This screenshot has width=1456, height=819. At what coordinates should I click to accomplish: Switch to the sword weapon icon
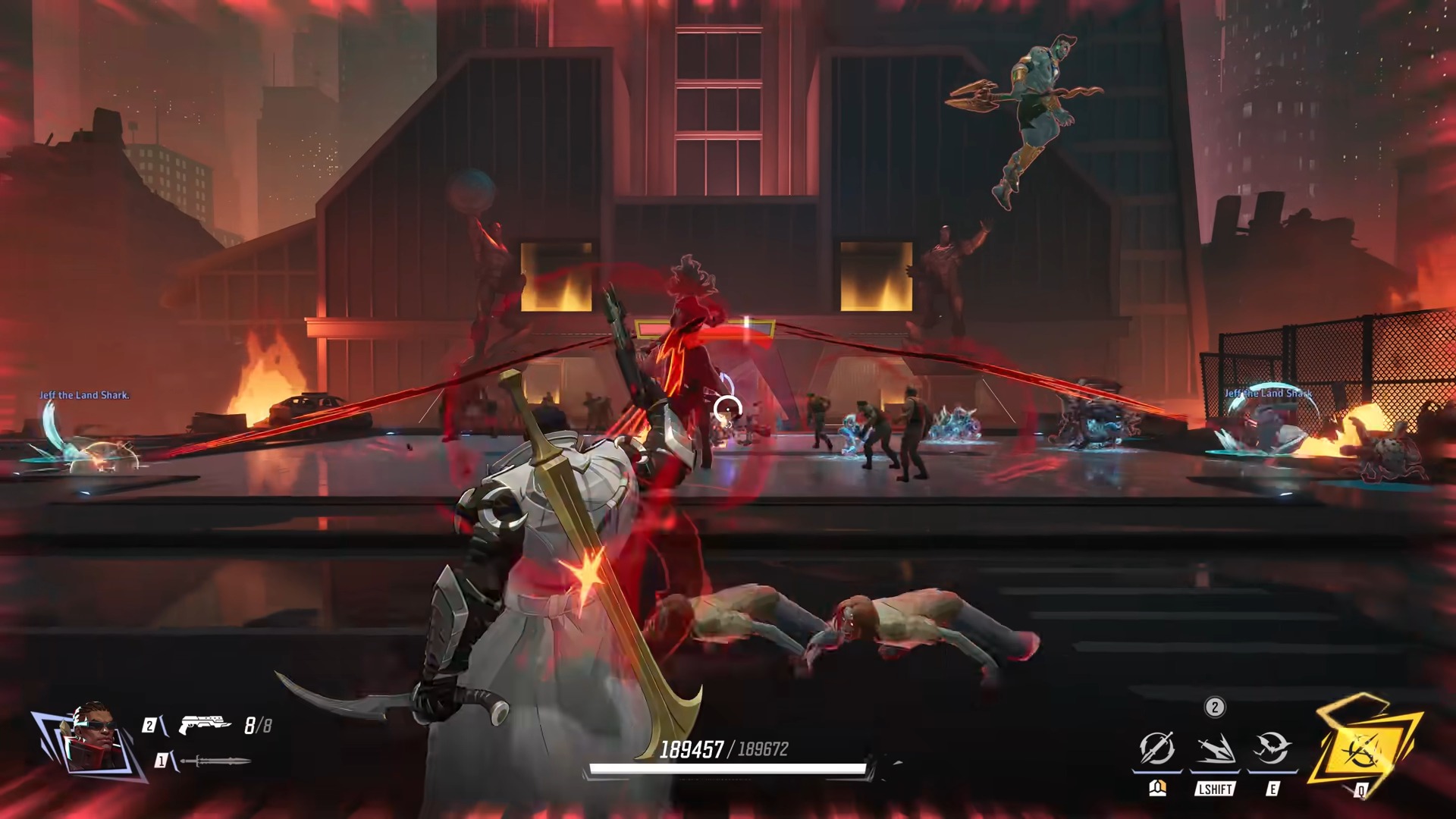215,761
